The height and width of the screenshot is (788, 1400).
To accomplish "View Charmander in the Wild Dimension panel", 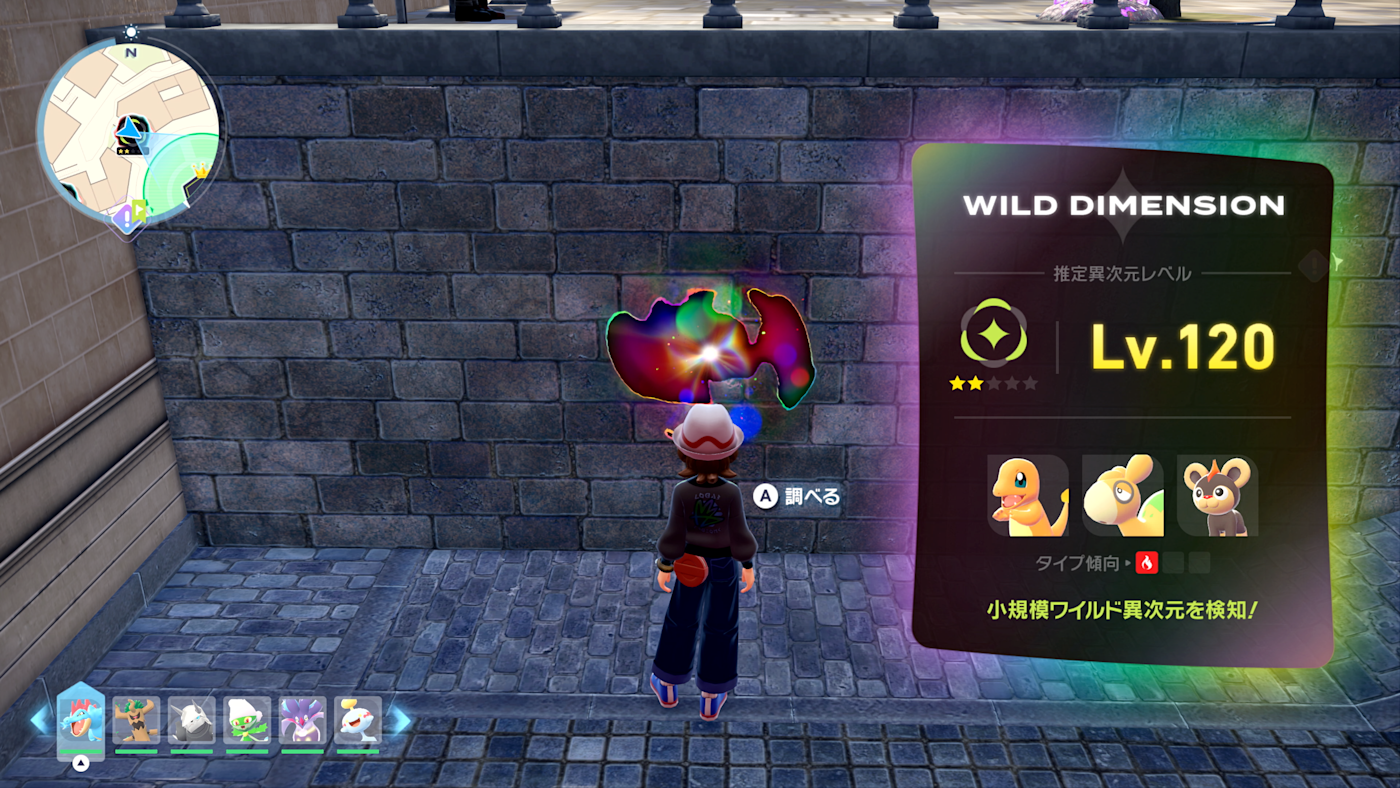I will pos(1027,496).
